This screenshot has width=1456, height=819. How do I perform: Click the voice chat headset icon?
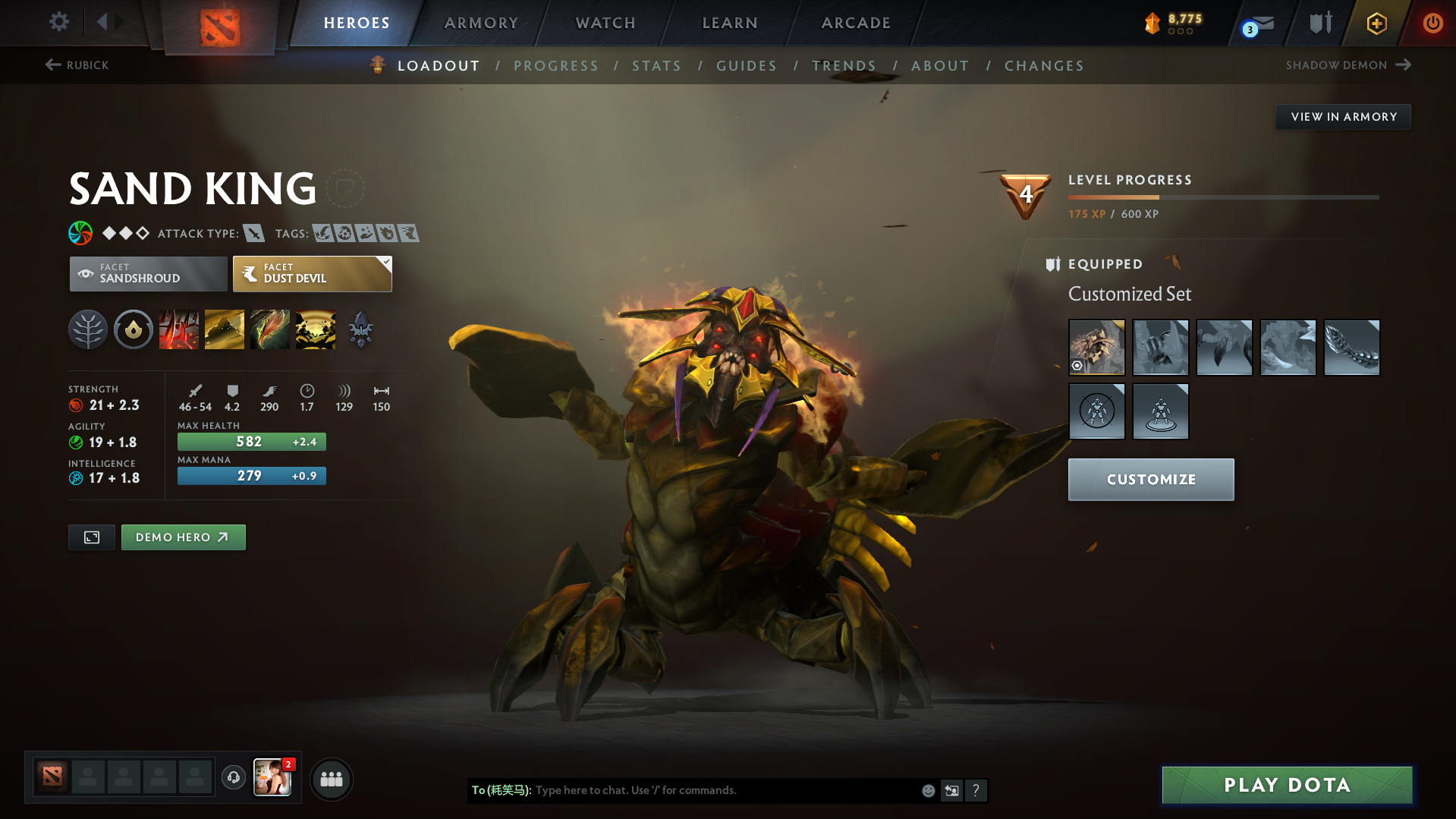point(233,779)
